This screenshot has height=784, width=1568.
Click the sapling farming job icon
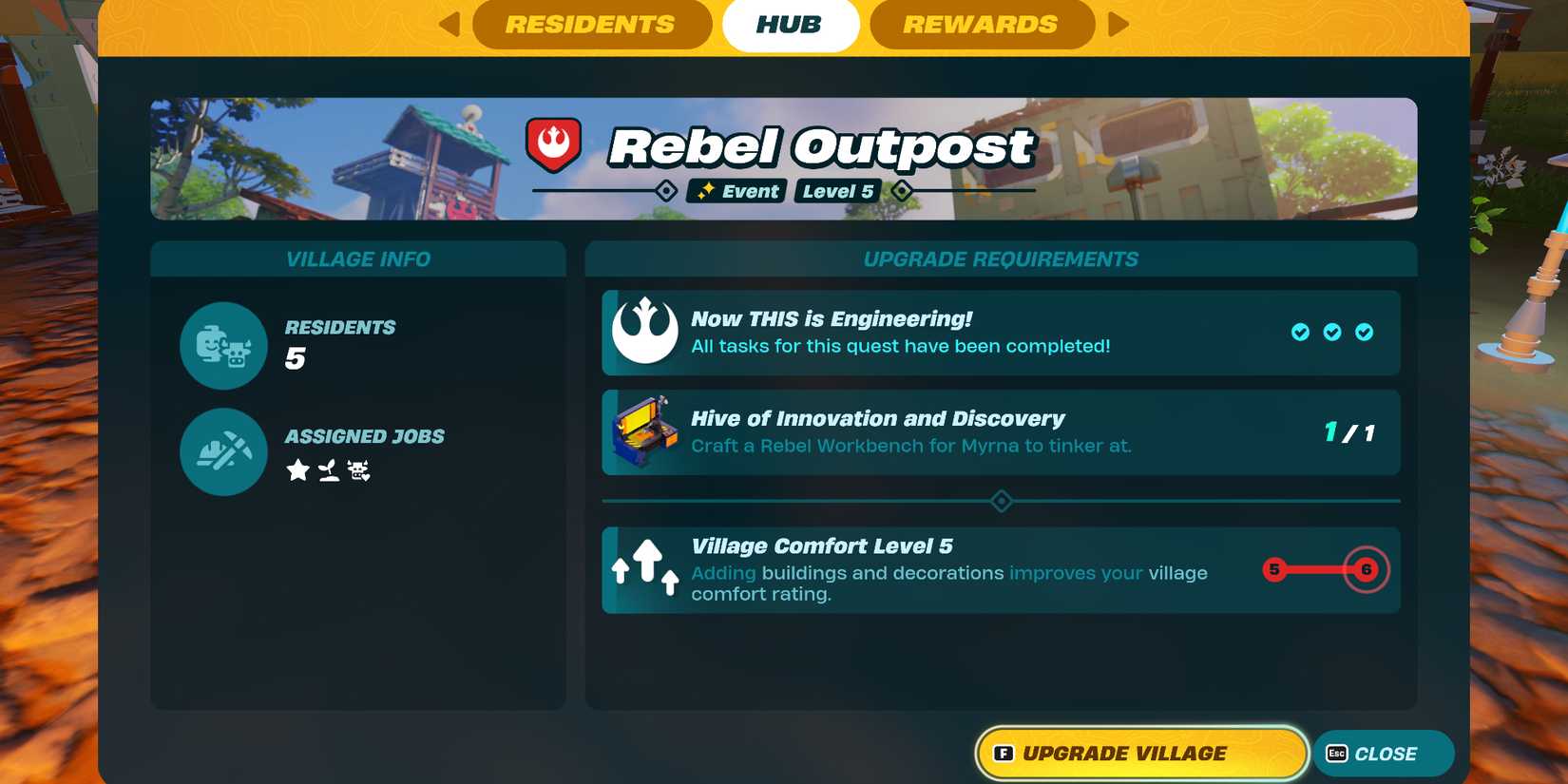click(x=327, y=470)
